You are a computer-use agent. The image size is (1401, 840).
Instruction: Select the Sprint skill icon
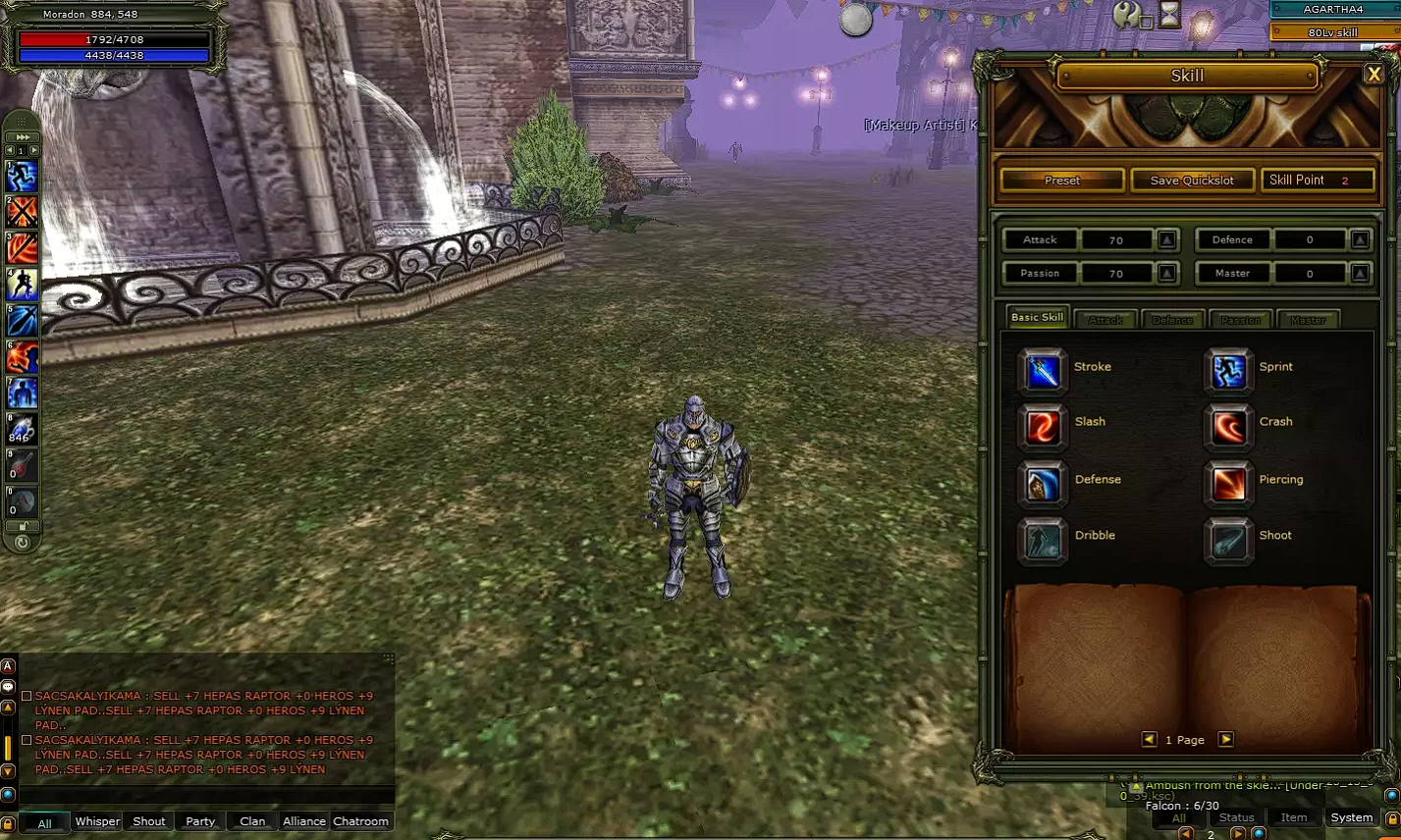(x=1228, y=373)
